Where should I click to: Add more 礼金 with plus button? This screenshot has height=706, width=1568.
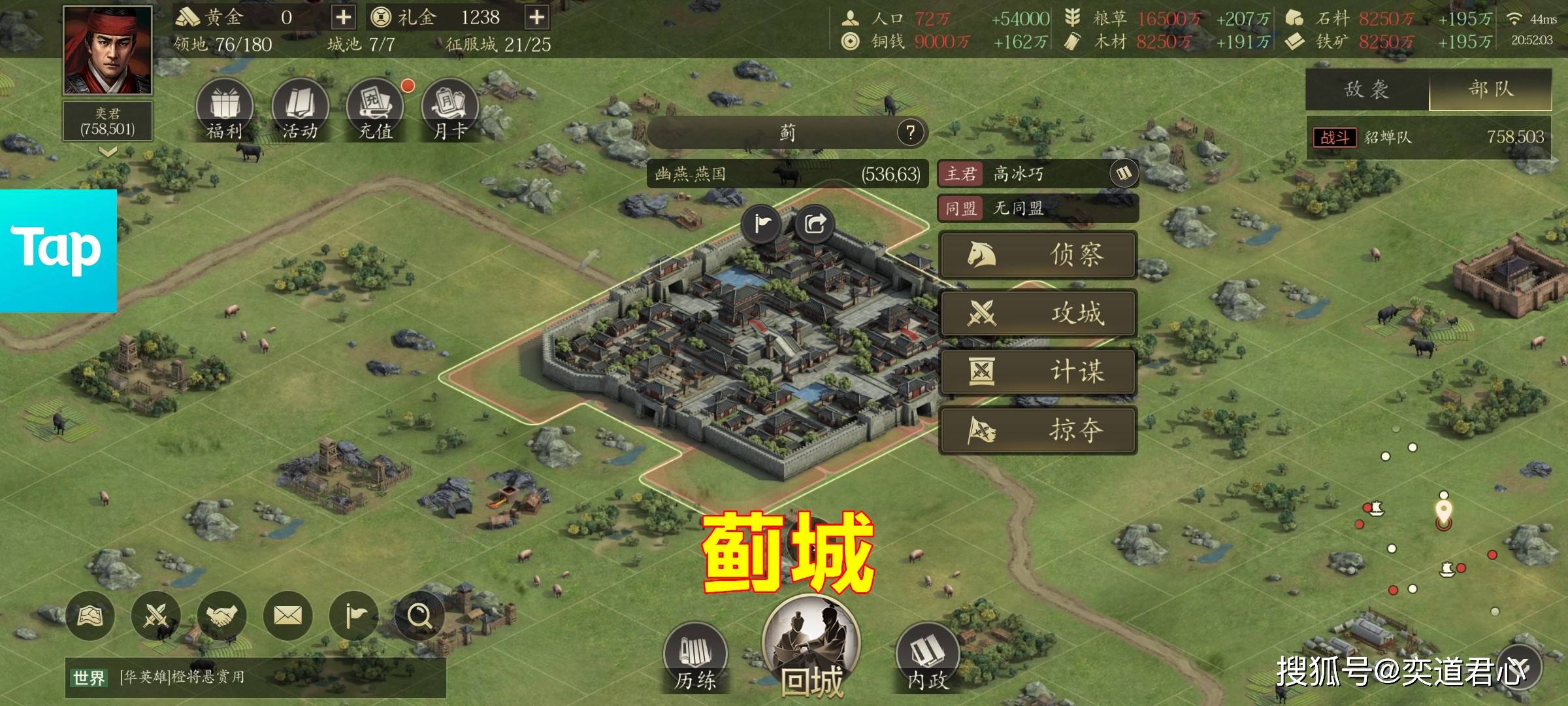(536, 18)
